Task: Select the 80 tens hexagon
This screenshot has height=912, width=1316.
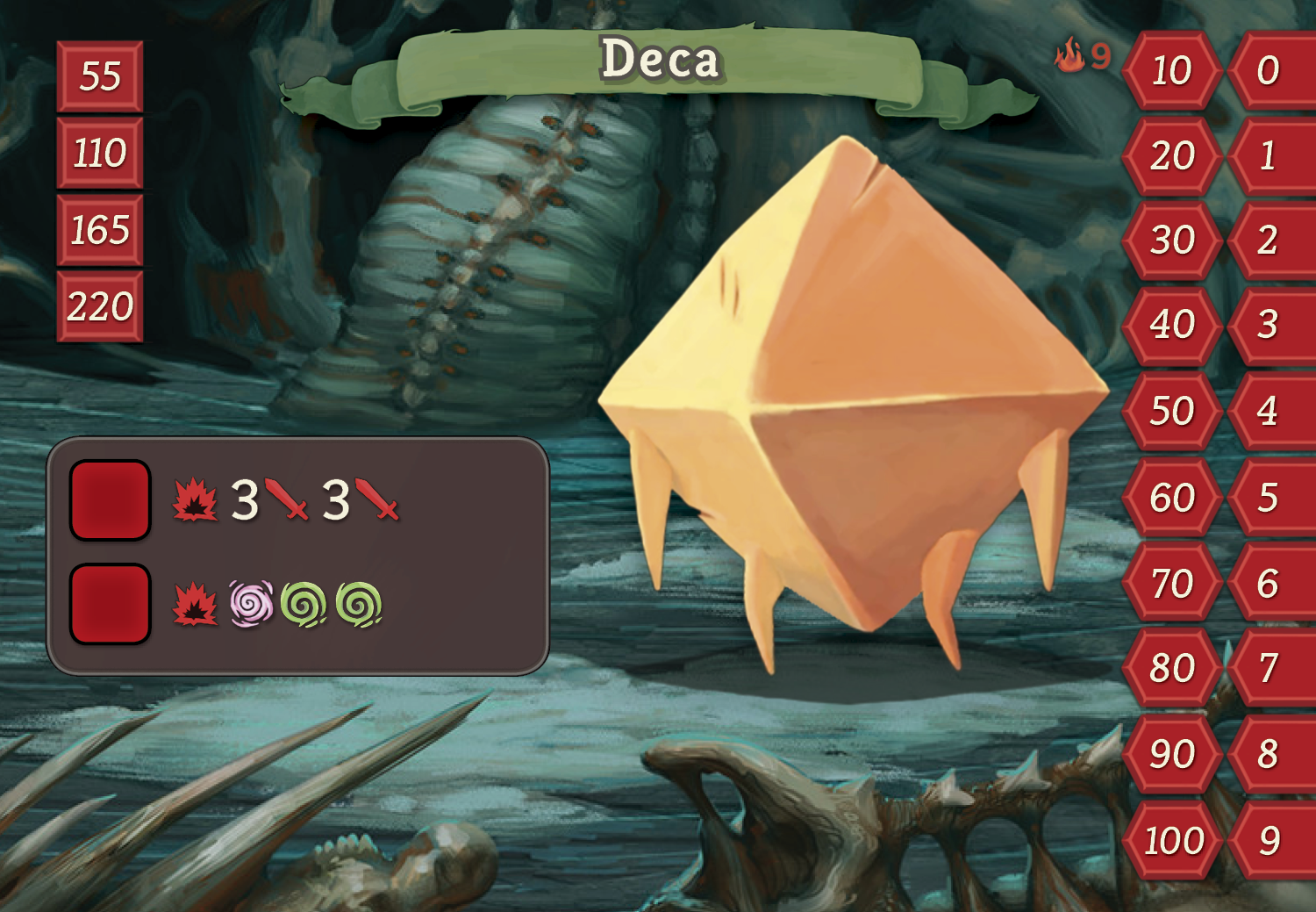Action: 1172,668
